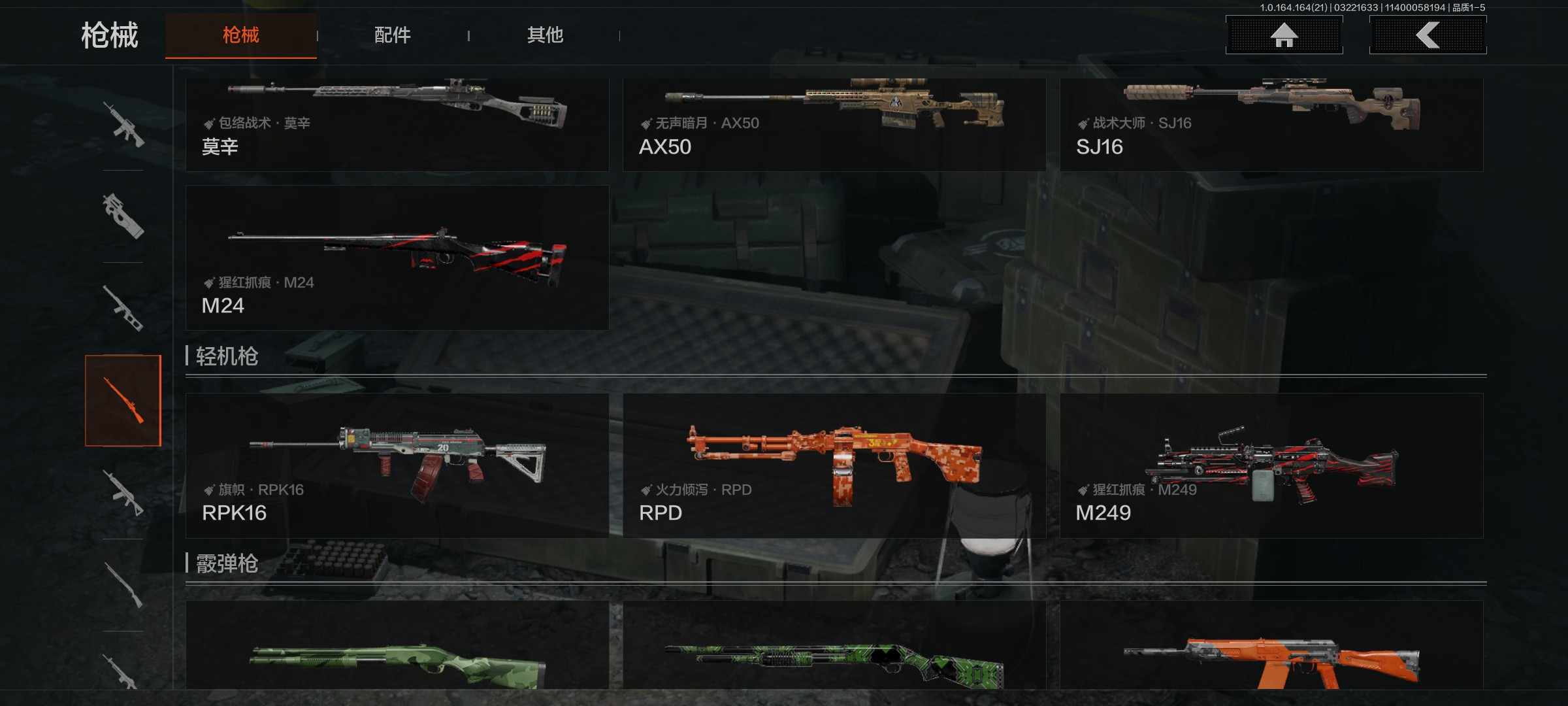Select the 莫辛 sniper rifle card
1568x706 pixels.
coord(397,124)
